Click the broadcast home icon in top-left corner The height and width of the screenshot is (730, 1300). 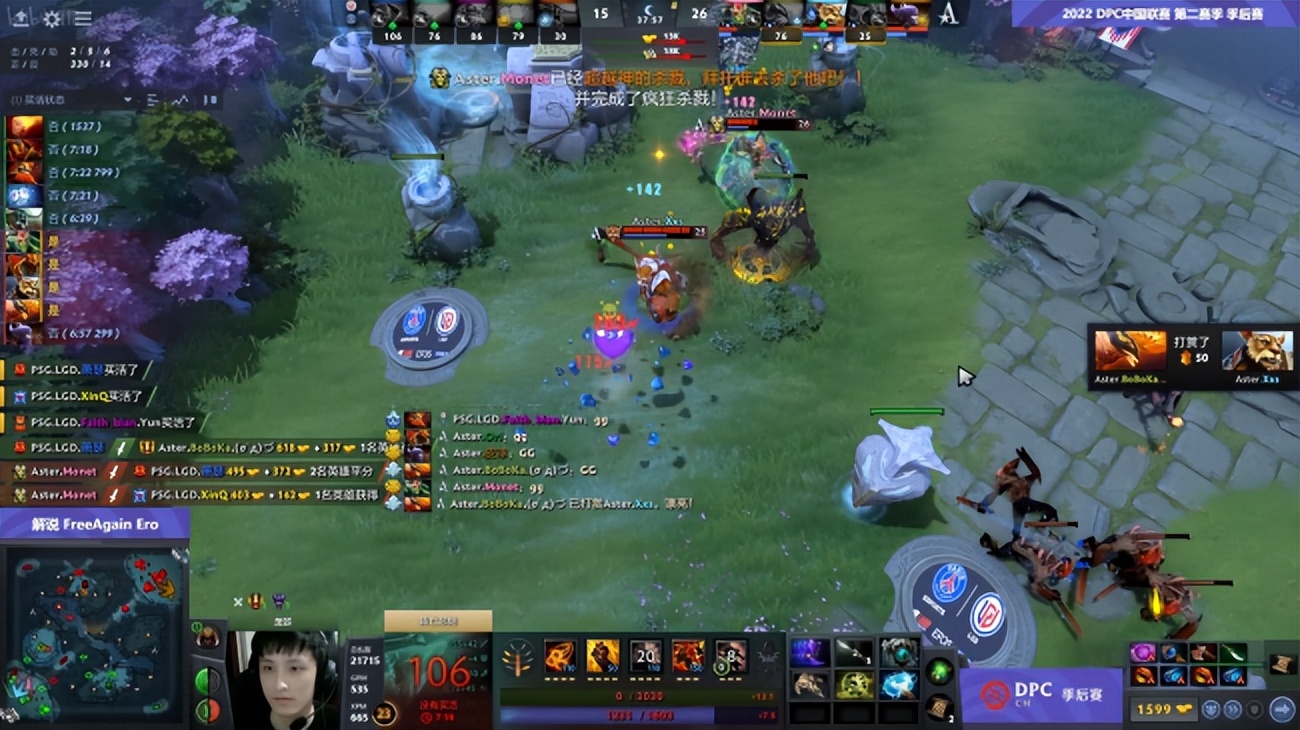[x=18, y=16]
